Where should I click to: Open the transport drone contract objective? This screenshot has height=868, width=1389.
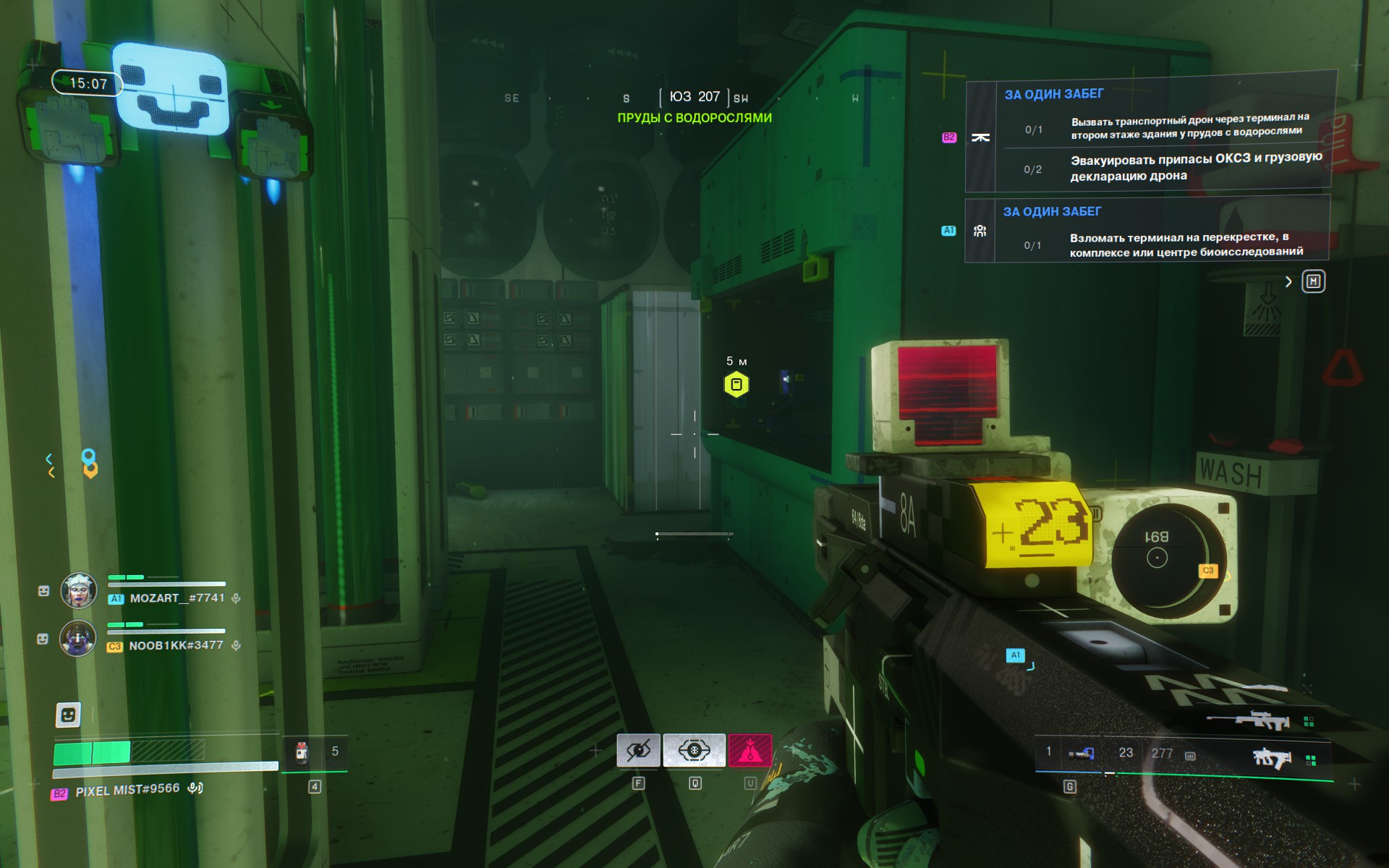pos(1150,136)
